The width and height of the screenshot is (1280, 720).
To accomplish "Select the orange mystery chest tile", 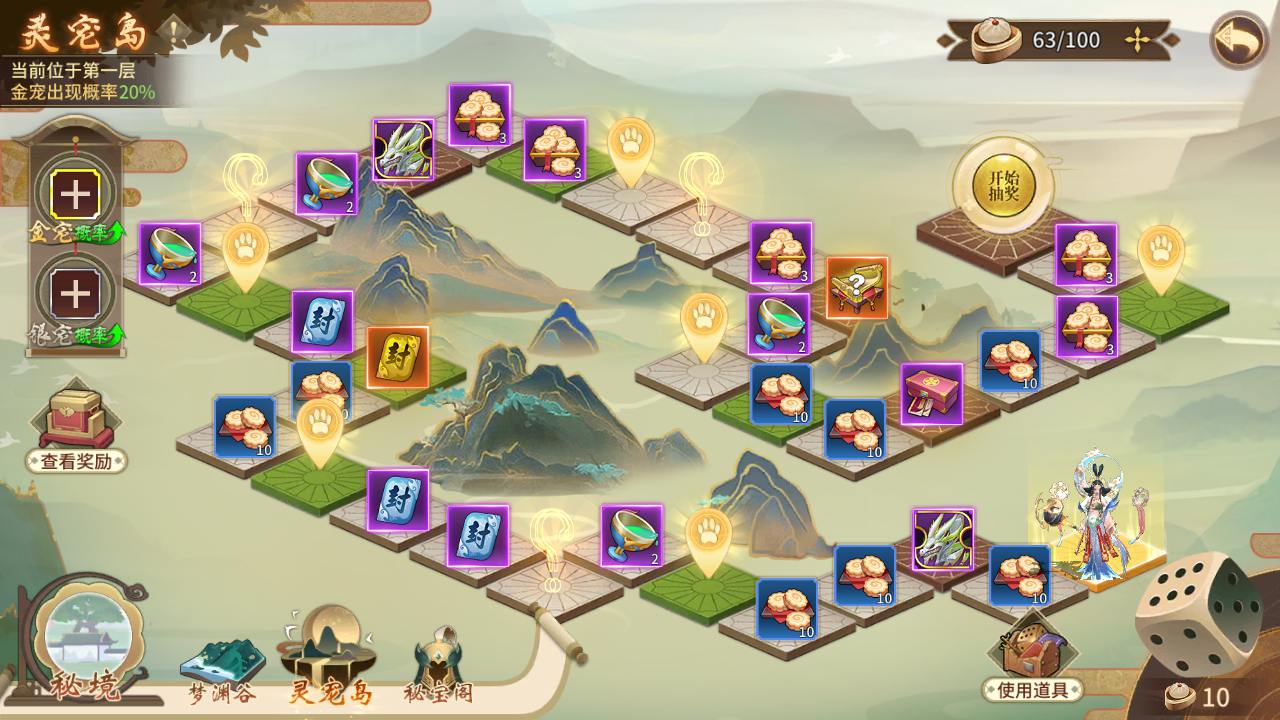I will pyautogui.click(x=857, y=287).
